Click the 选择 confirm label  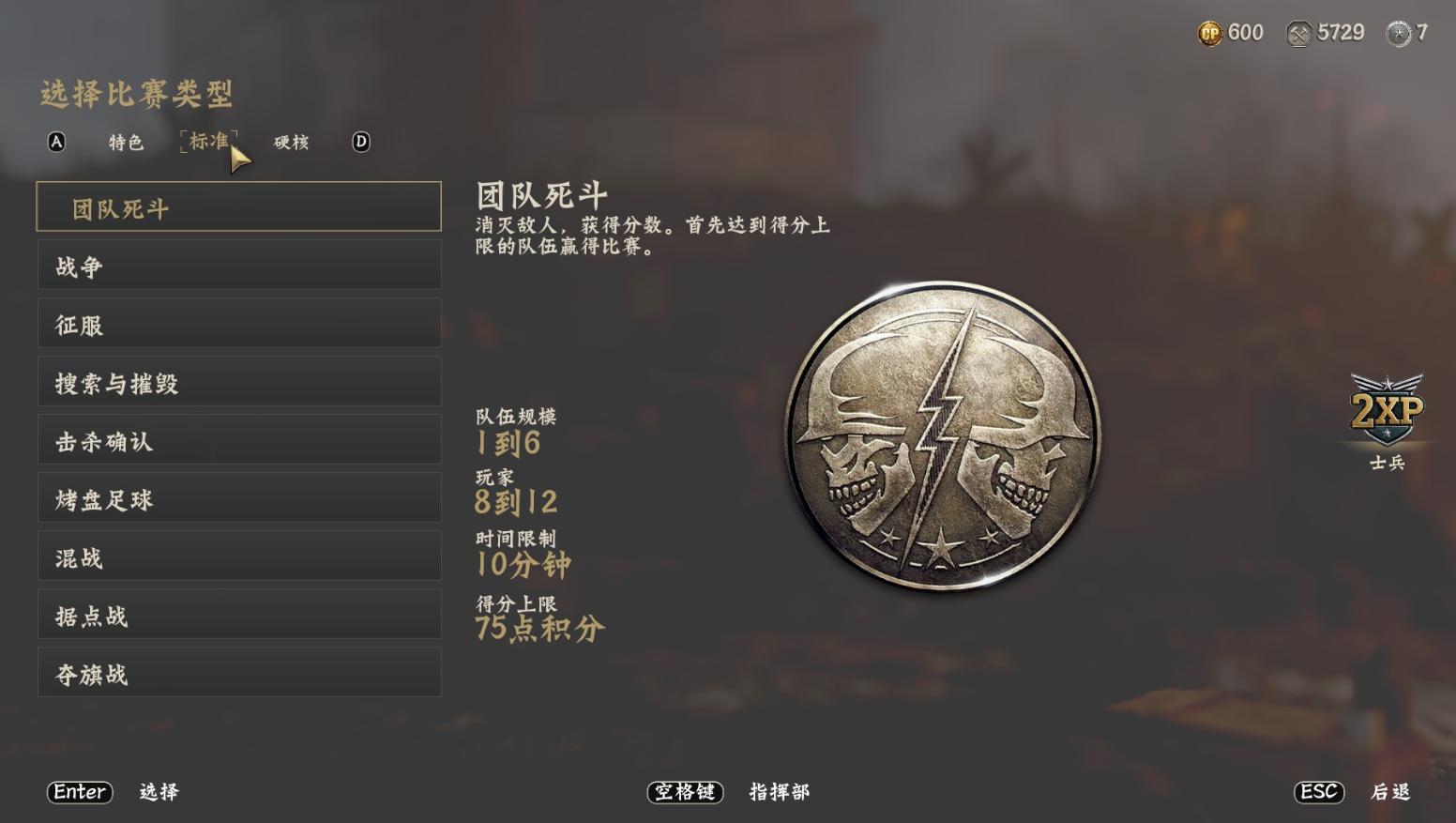pos(159,793)
